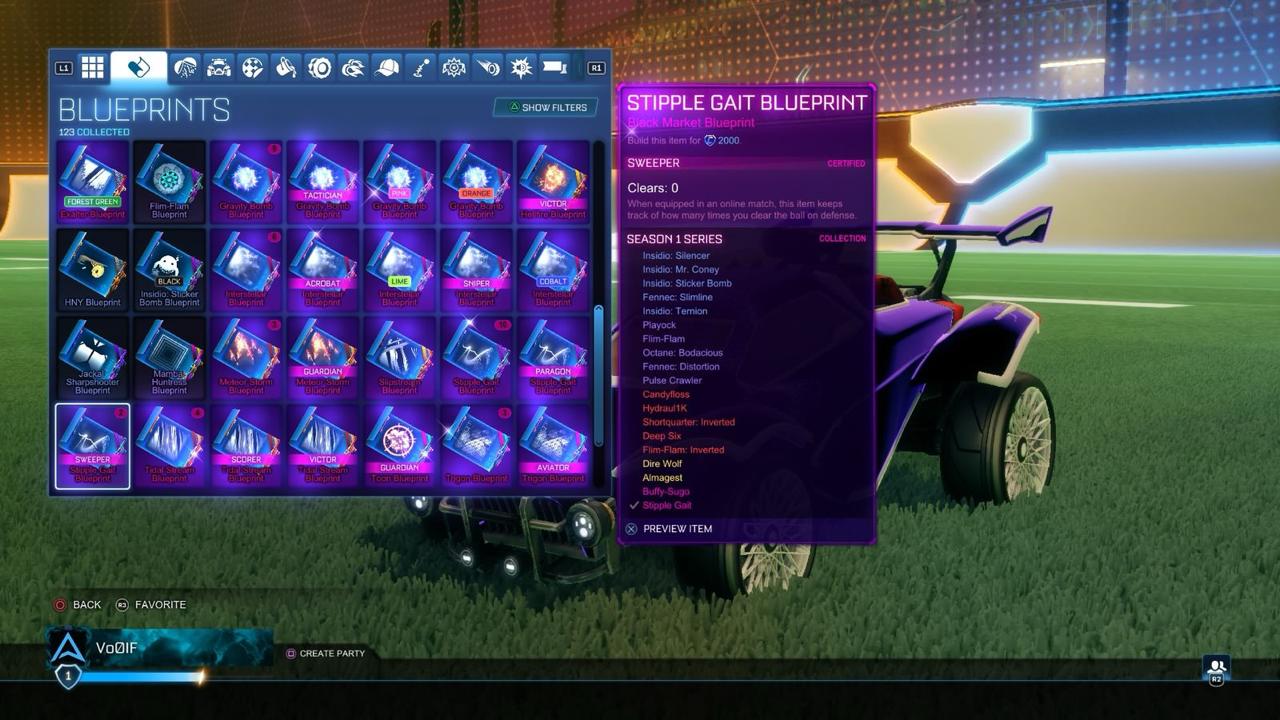The width and height of the screenshot is (1280, 720).
Task: Pick the HNY Blueprint
Action: tap(93, 269)
